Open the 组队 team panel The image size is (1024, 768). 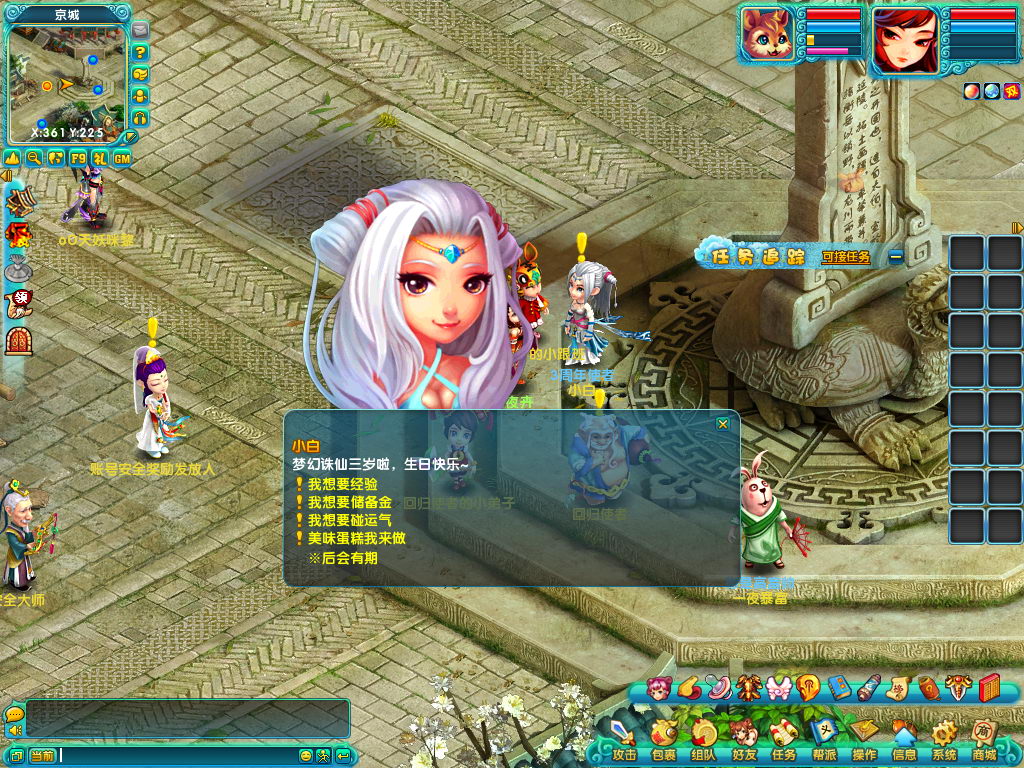(704, 738)
